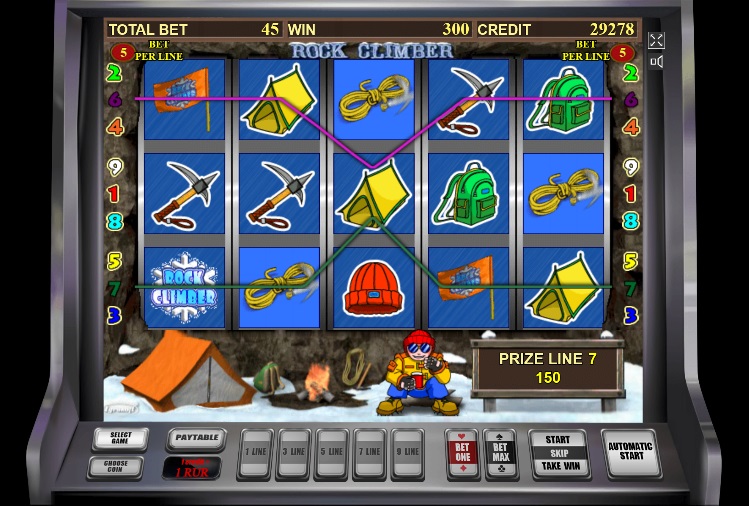Screen dimensions: 749x506
Task: Mute the game sound
Action: pyautogui.click(x=656, y=62)
